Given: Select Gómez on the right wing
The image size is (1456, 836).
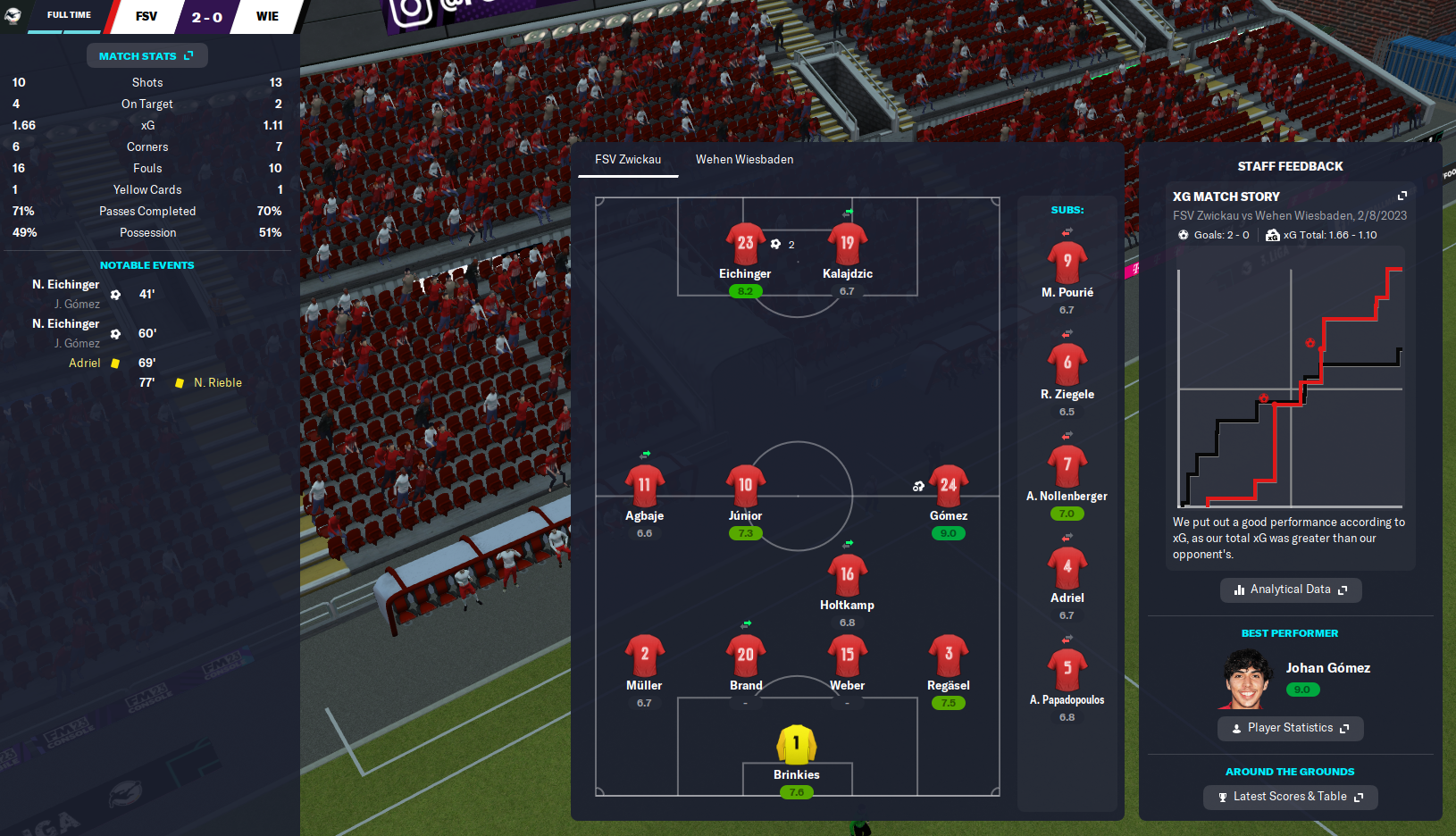Looking at the screenshot, I should coord(948,487).
